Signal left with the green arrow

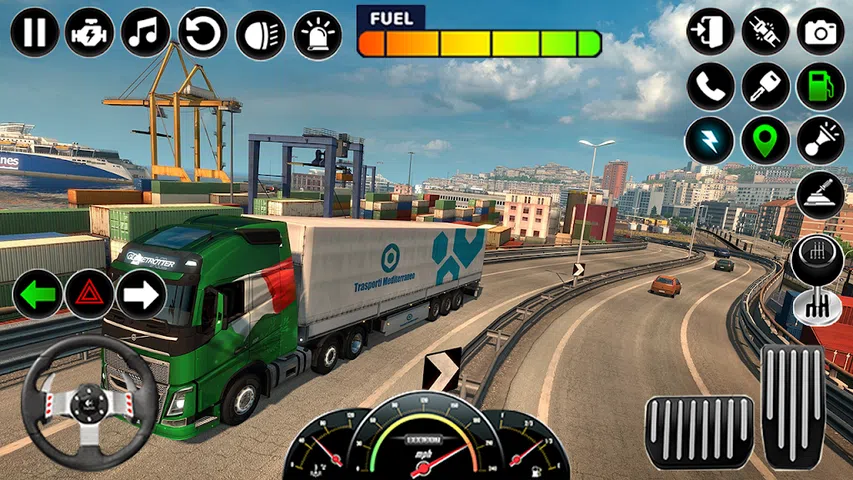pos(37,294)
